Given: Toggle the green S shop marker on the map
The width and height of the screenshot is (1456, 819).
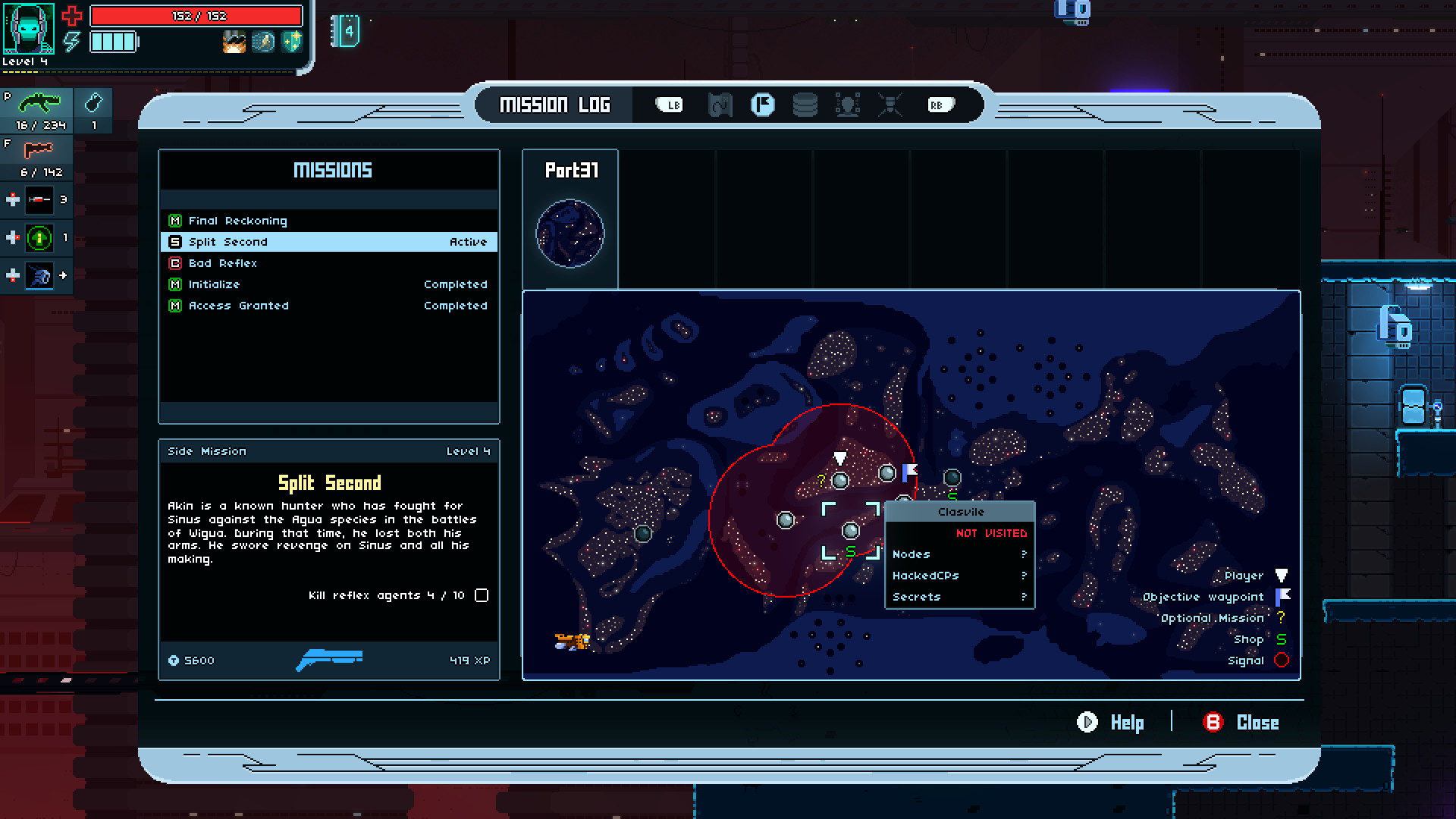Looking at the screenshot, I should point(852,553).
